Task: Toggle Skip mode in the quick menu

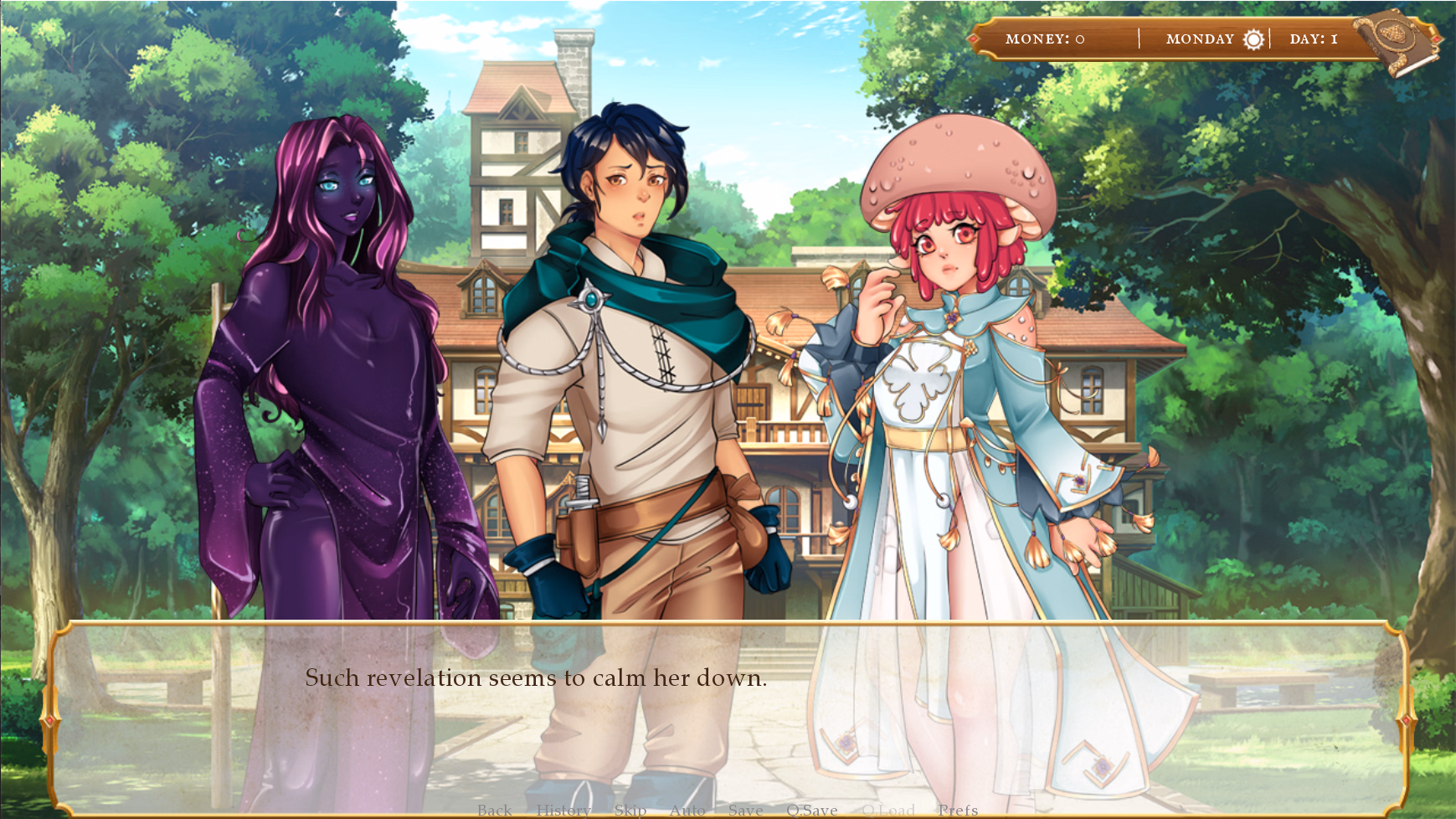Action: click(630, 810)
